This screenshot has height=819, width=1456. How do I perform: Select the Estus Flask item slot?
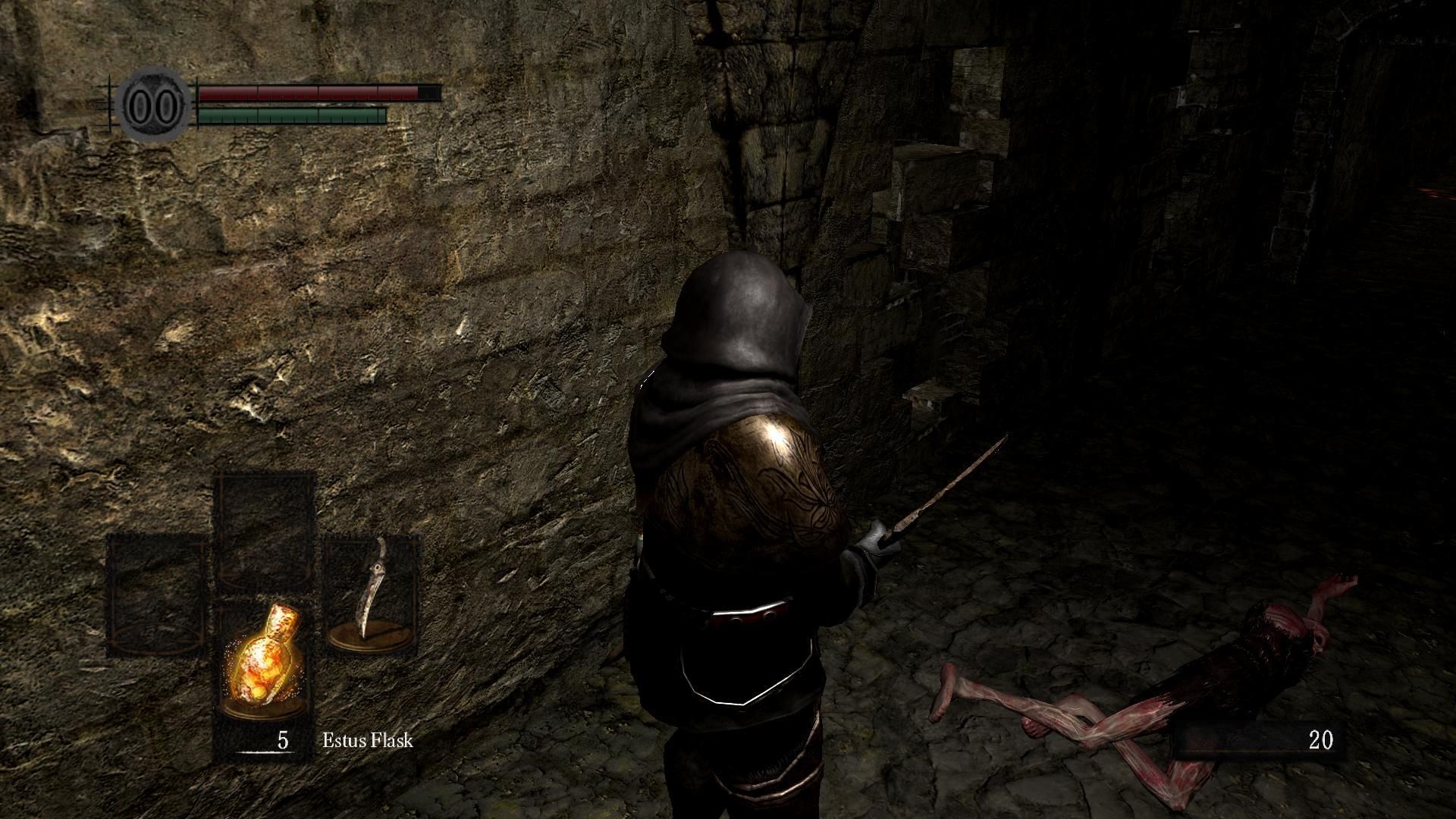265,659
